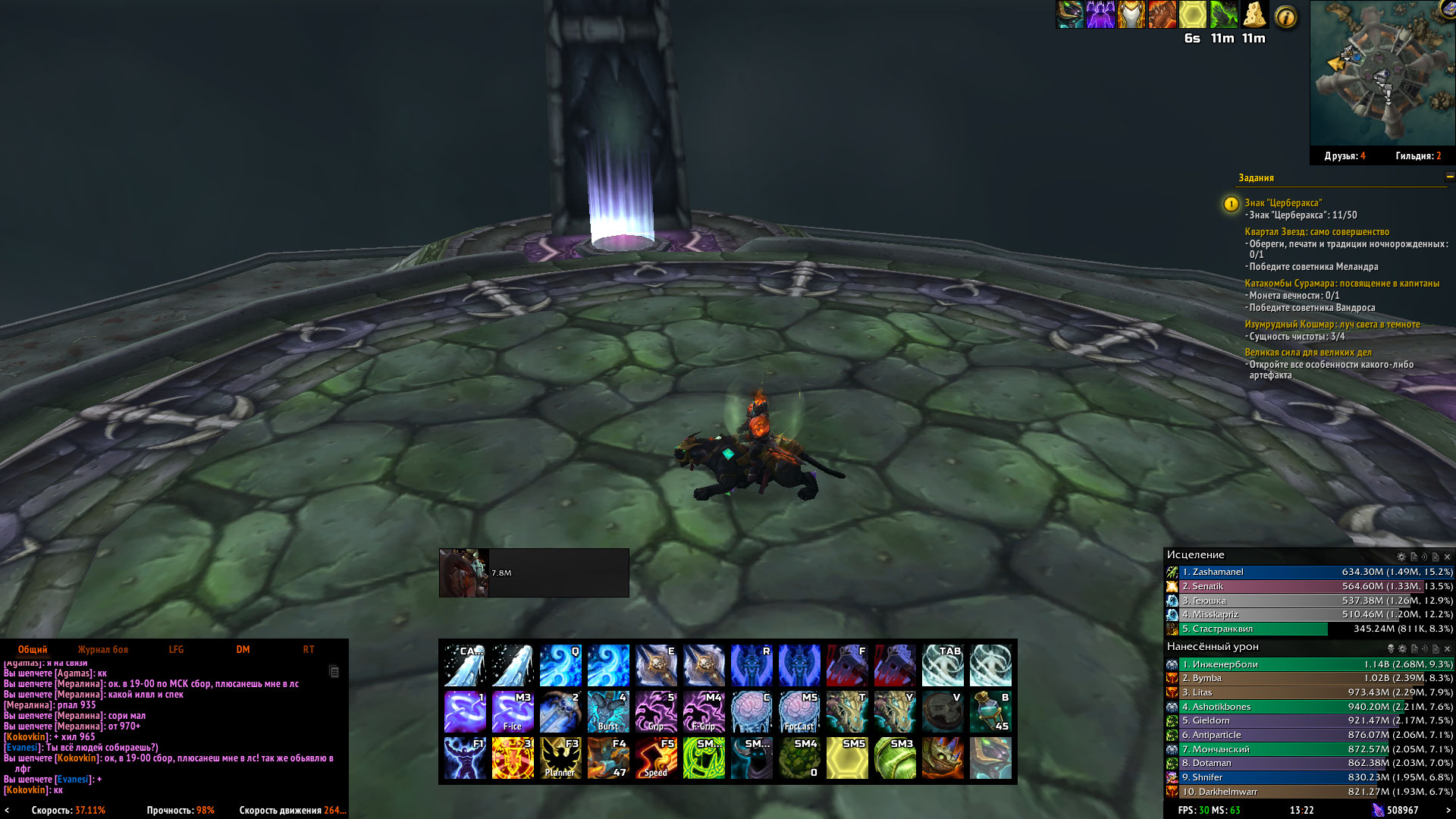Activate the yellow hexagon ability on SM5
Viewport: 1456px width, 819px height.
847,758
